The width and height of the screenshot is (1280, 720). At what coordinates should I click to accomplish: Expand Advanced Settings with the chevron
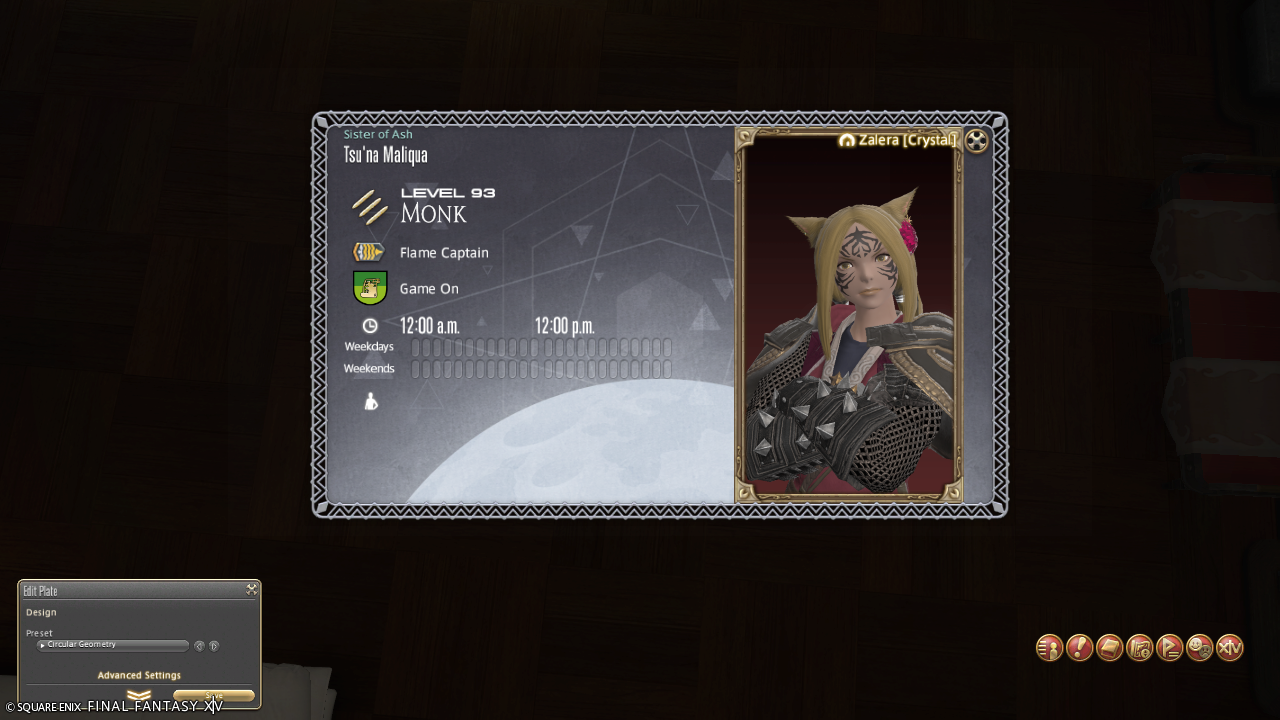click(x=139, y=695)
